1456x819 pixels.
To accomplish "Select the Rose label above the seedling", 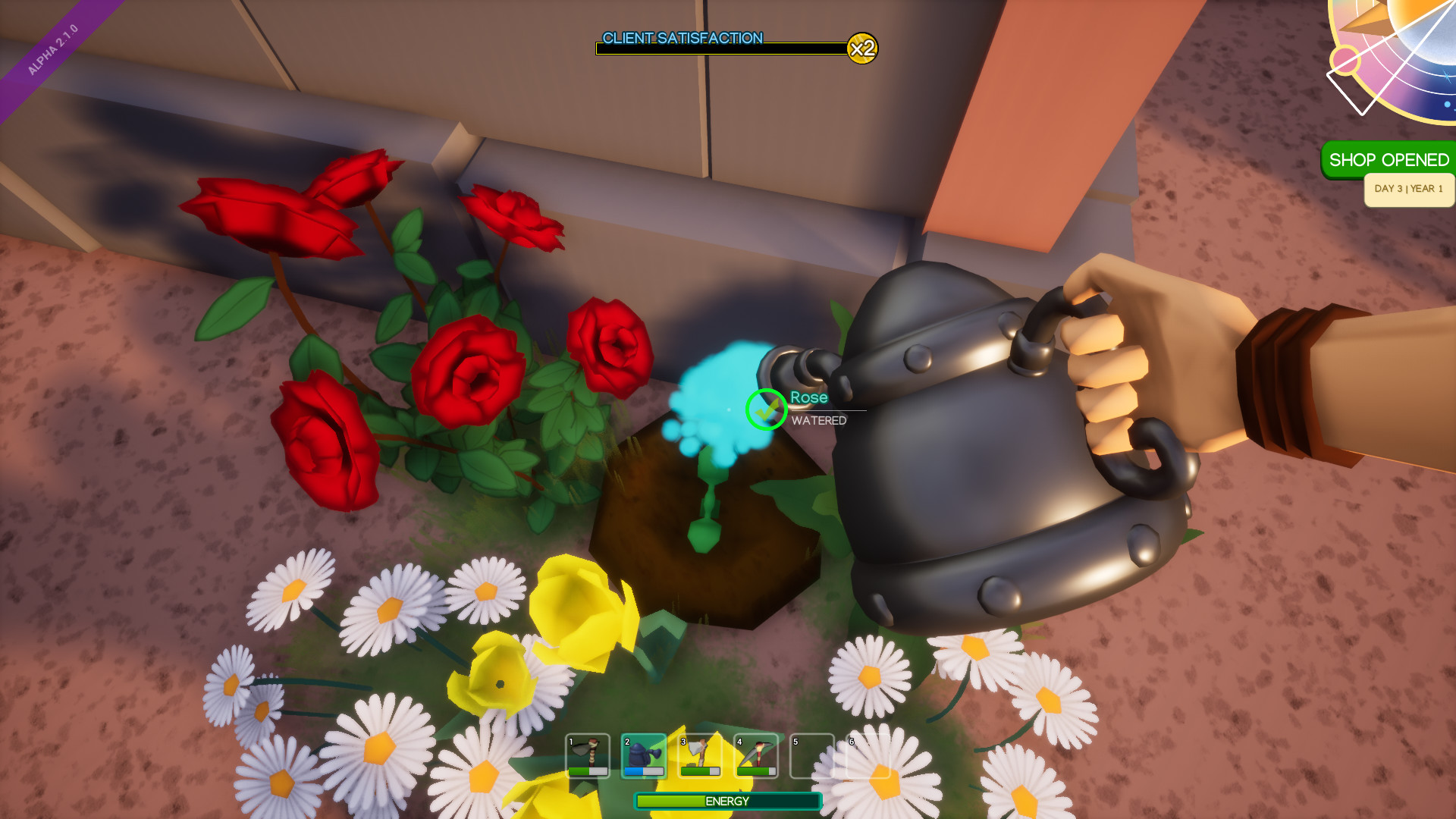I will [x=808, y=397].
